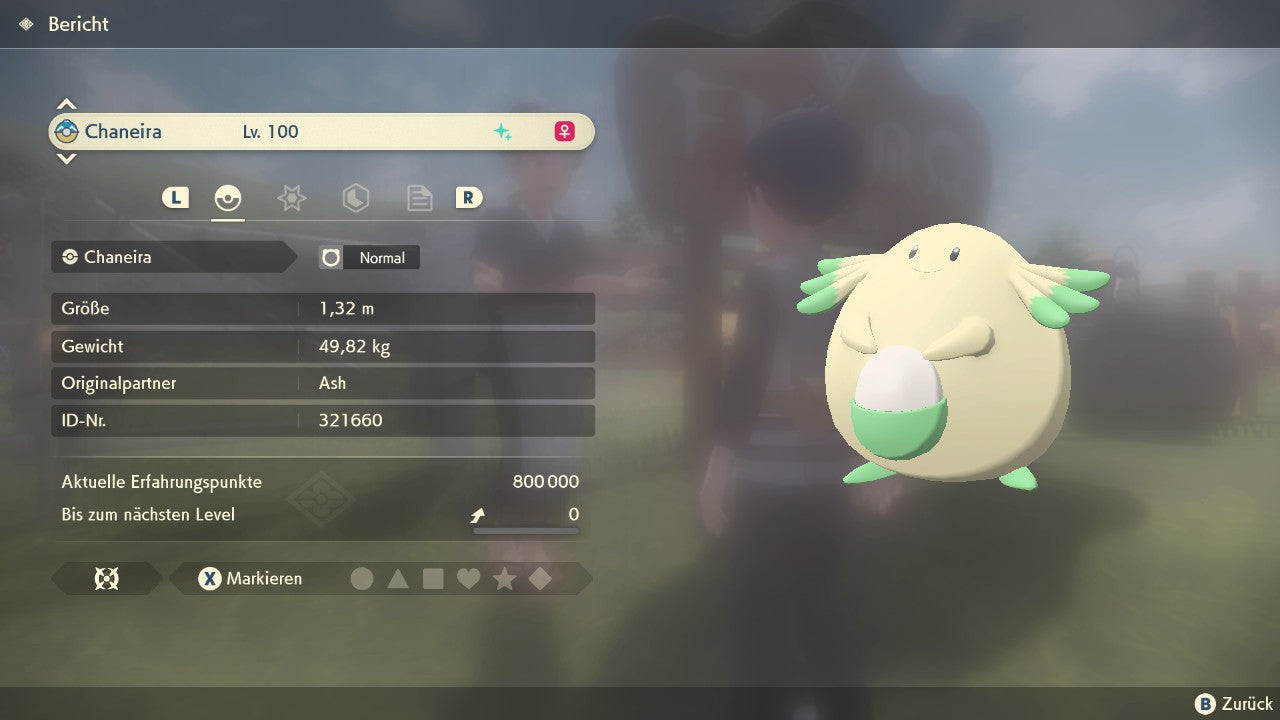Go to next Pokémon with down arrow
This screenshot has width=1280, height=720.
coord(66,159)
